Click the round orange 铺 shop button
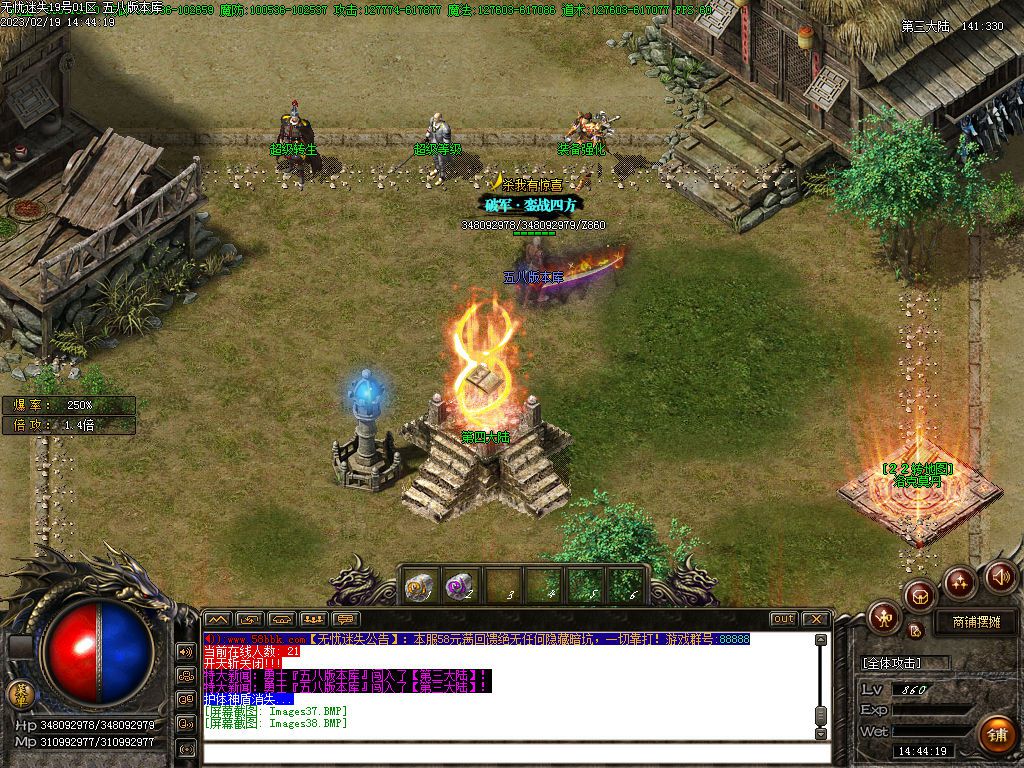1024x768 pixels. tap(996, 734)
